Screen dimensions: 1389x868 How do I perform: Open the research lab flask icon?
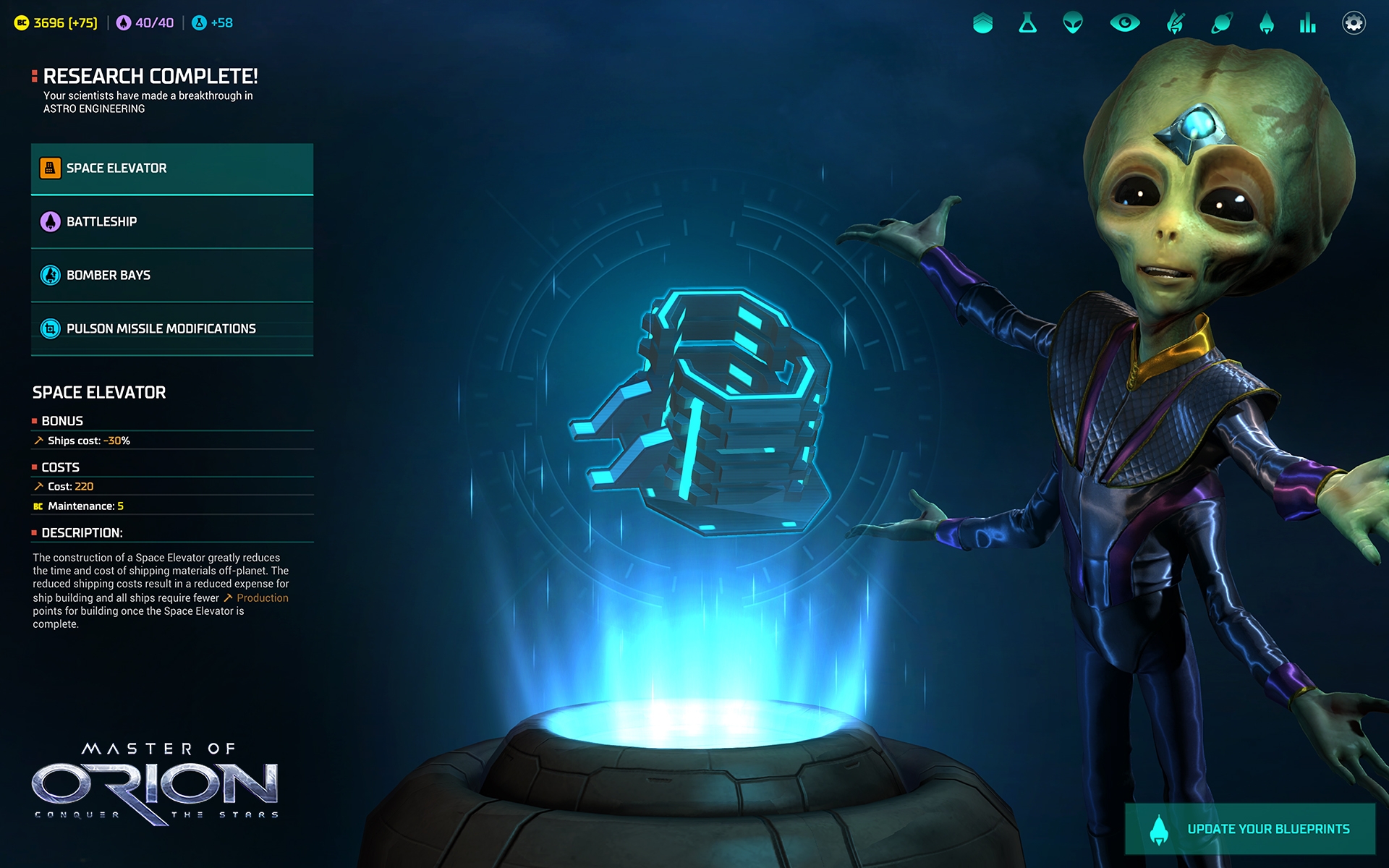pos(1027,23)
